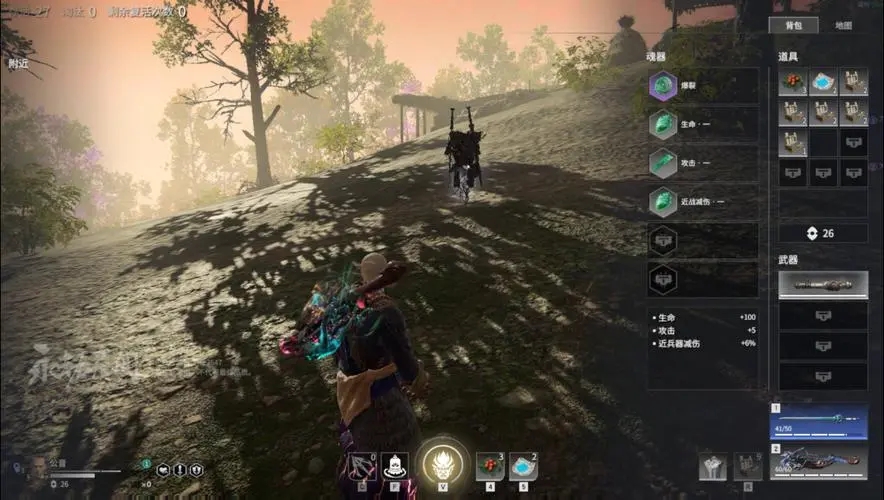Activate the white bell skill icon

click(x=395, y=465)
